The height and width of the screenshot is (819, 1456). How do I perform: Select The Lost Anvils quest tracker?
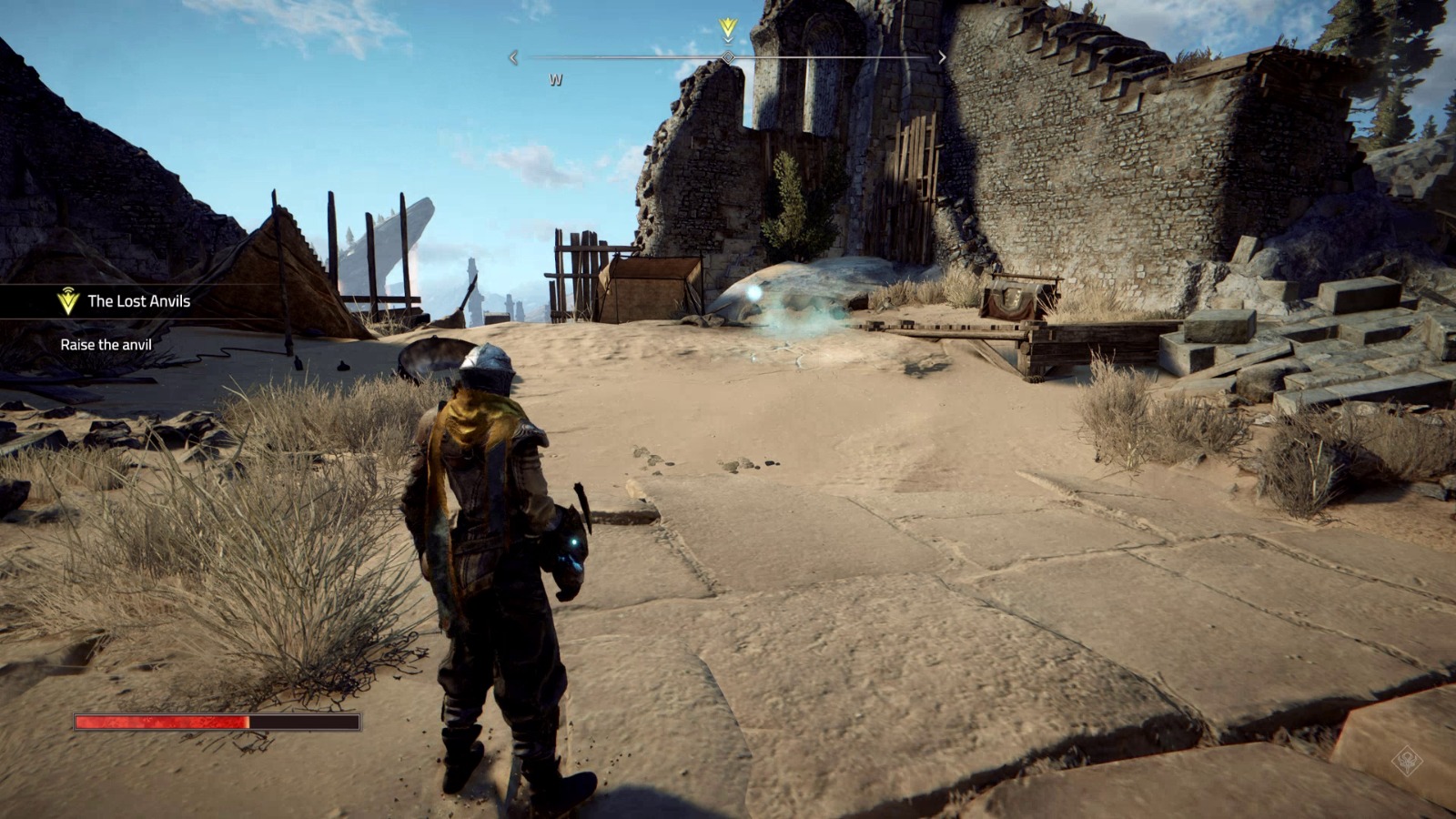tap(138, 301)
